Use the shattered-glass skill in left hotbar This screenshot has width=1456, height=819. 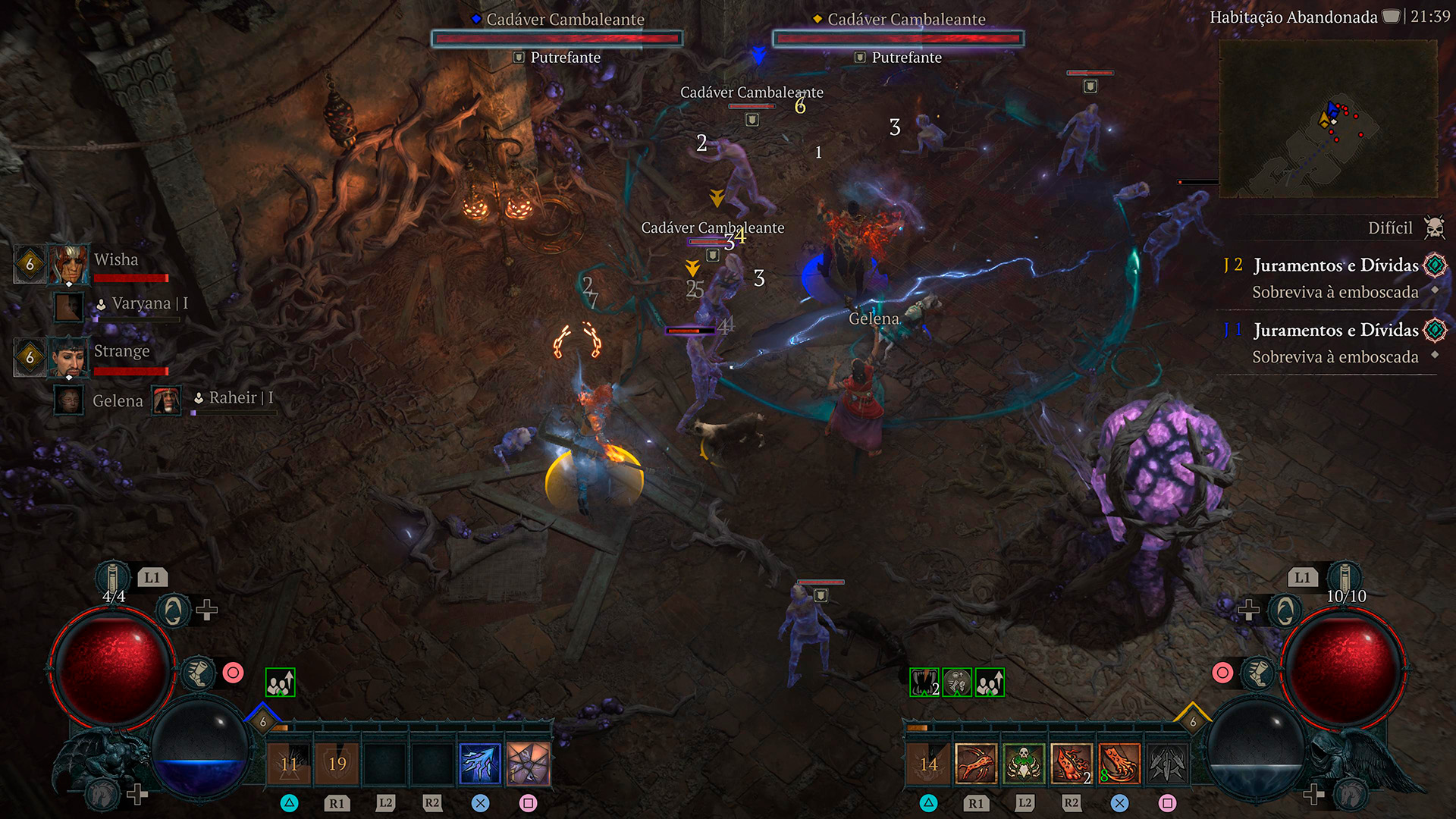(x=528, y=764)
